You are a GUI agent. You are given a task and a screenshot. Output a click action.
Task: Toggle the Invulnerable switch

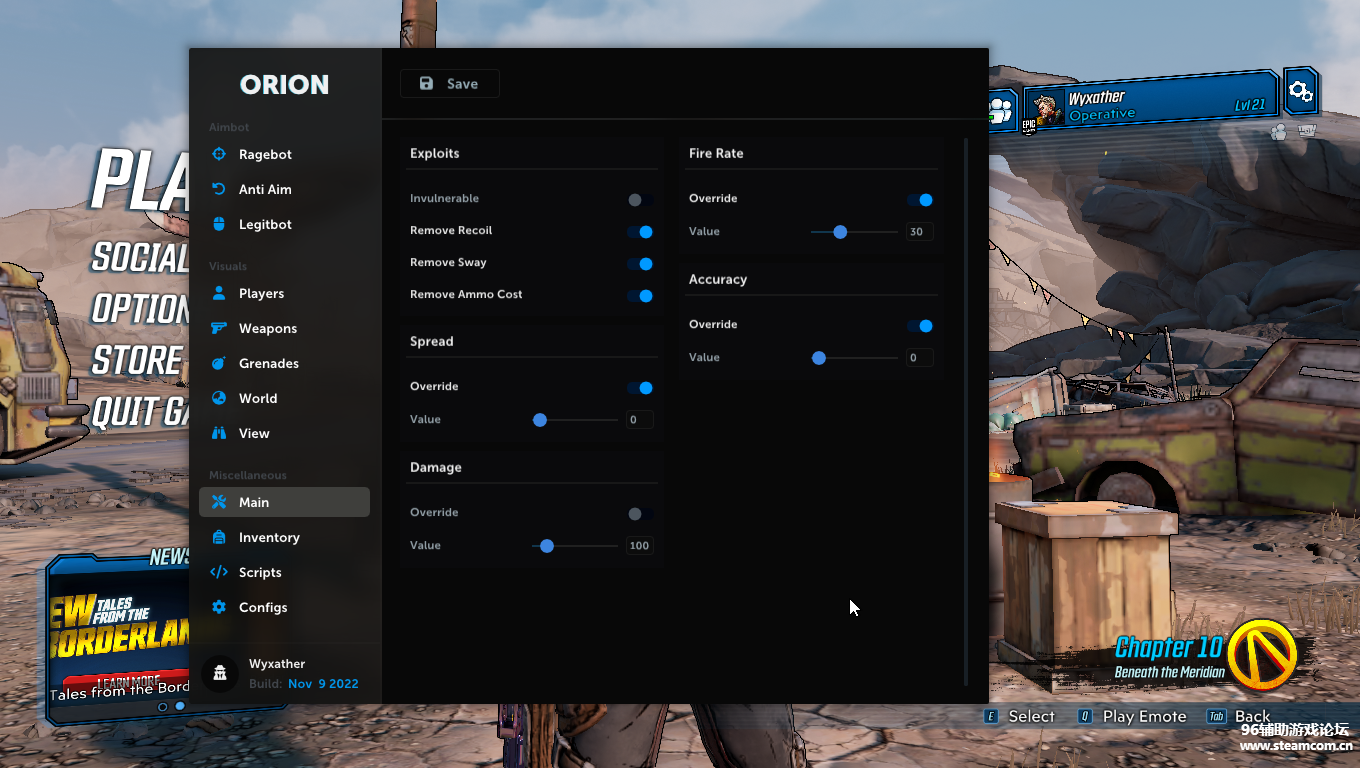pos(640,200)
